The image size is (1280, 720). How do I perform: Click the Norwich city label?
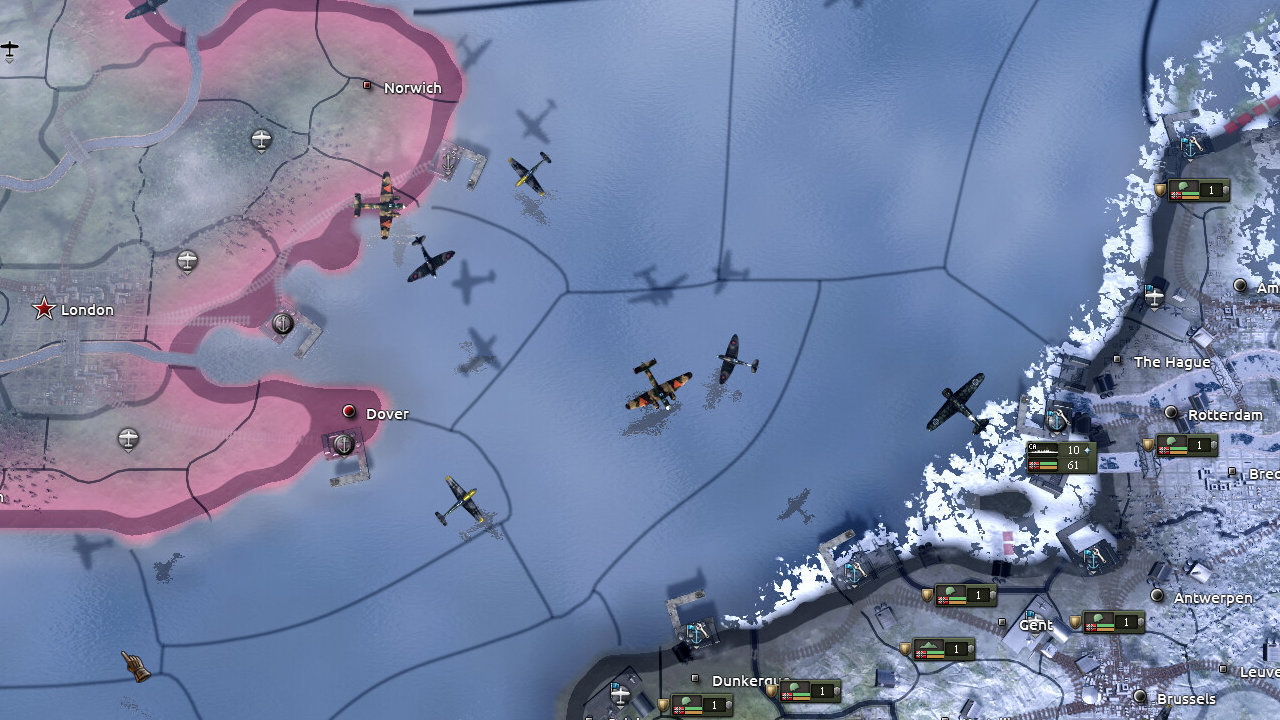tap(411, 87)
